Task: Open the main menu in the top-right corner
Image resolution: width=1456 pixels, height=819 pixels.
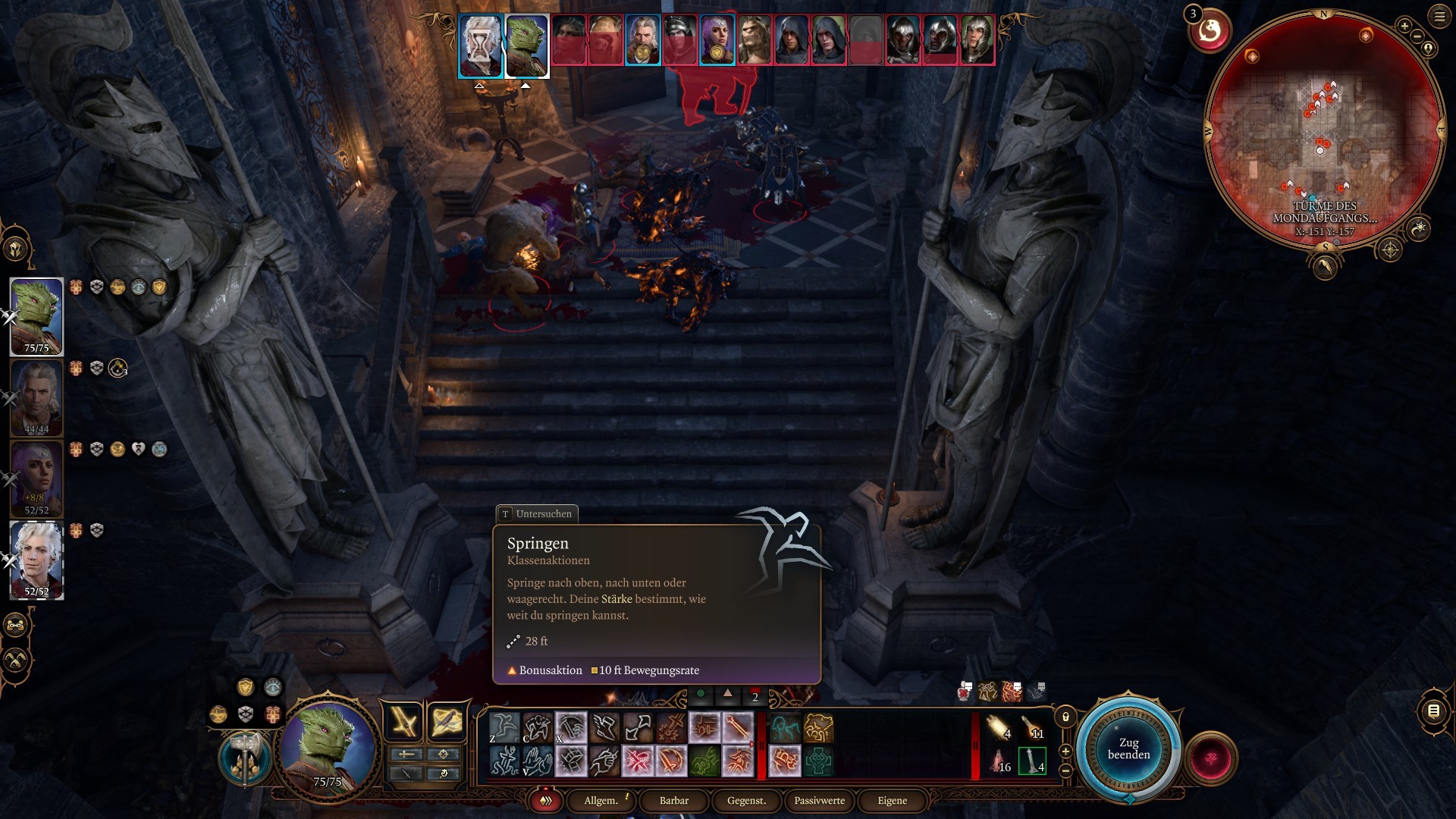Action: [1439, 16]
